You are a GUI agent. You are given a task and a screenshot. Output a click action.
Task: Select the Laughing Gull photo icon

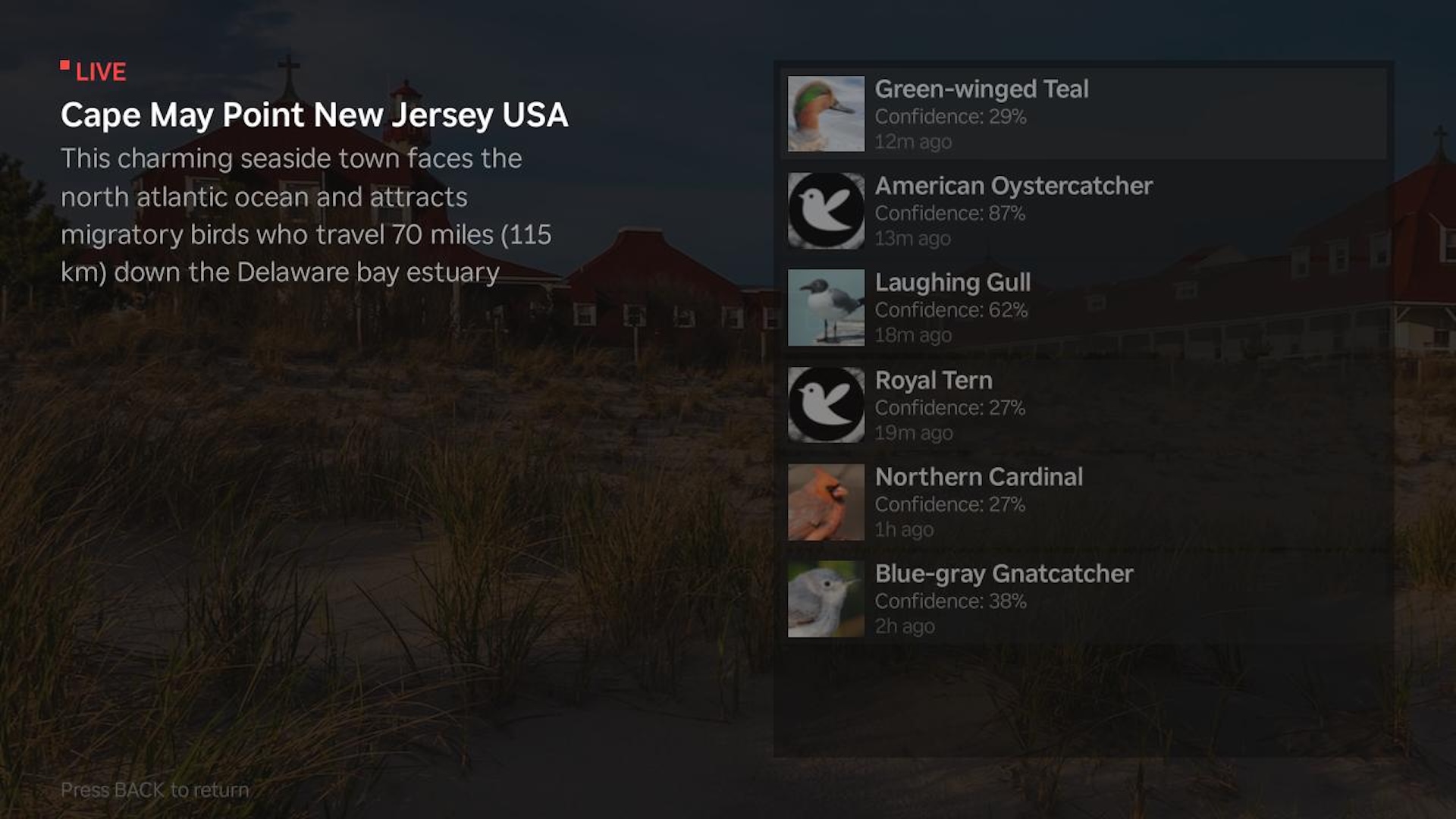(x=825, y=307)
